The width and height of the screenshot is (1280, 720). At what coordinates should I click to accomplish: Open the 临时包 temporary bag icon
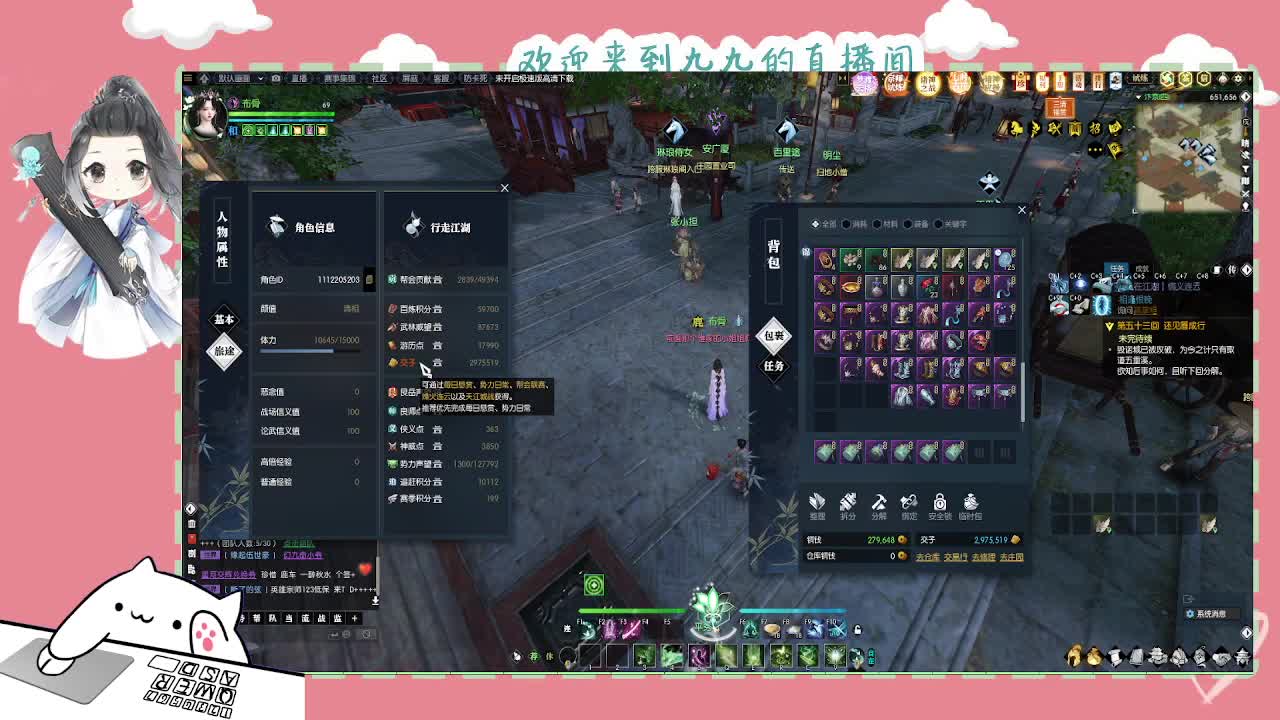(x=971, y=501)
